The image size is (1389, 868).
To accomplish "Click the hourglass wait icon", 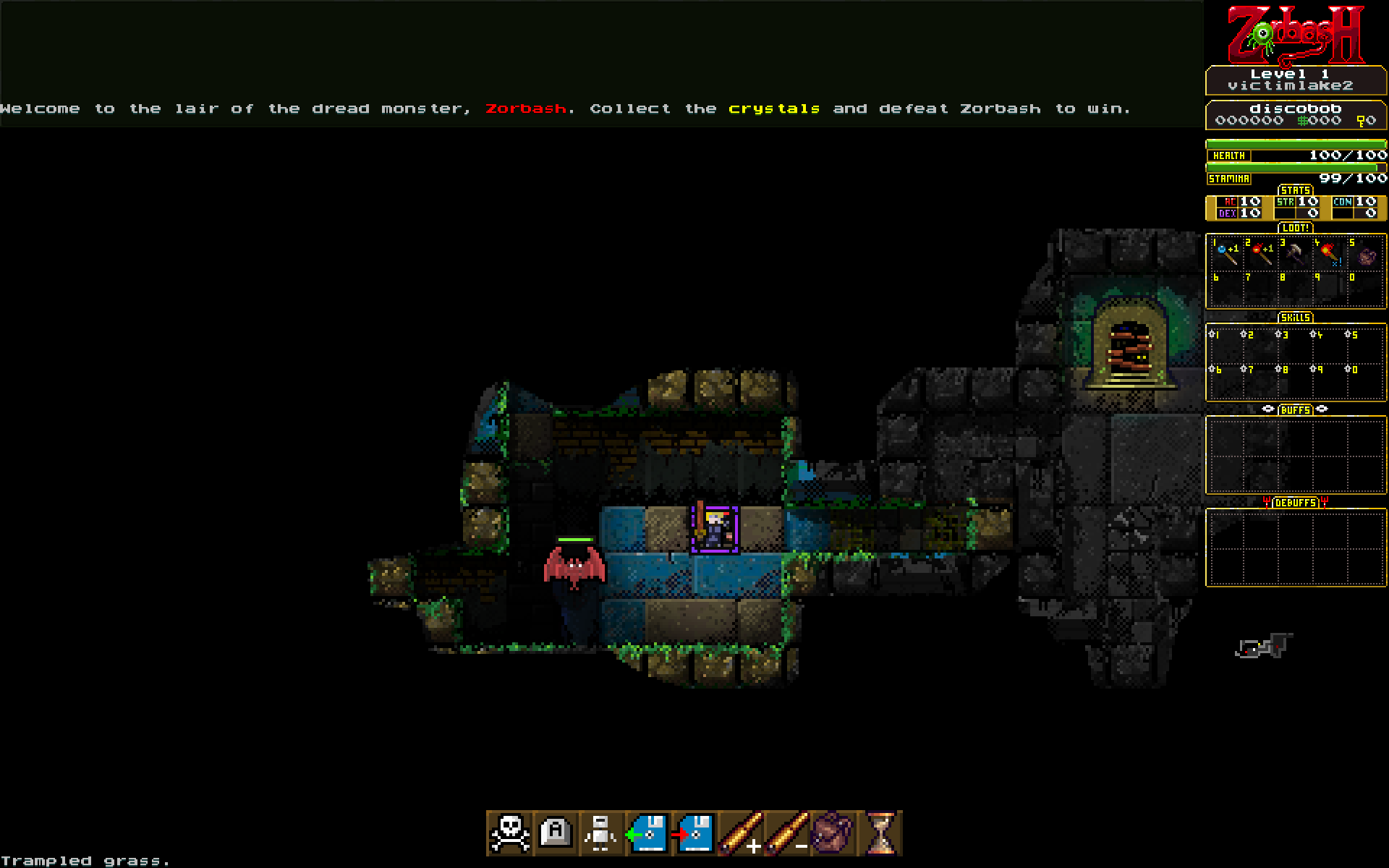I will 880,833.
